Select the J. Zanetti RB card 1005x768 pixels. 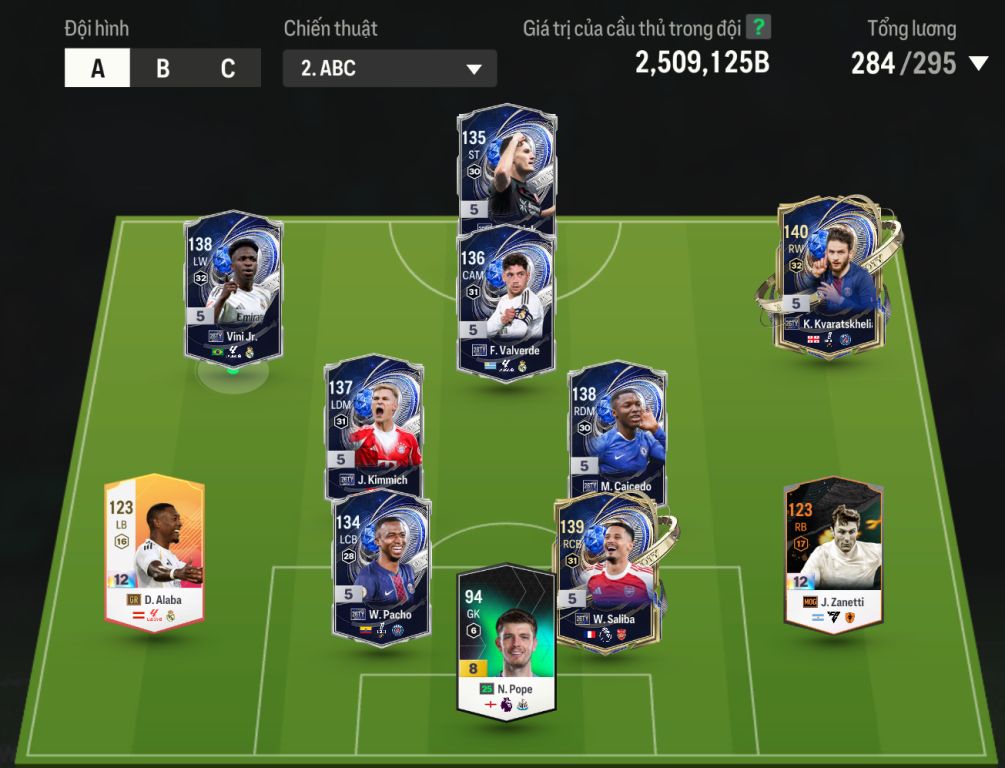point(833,553)
